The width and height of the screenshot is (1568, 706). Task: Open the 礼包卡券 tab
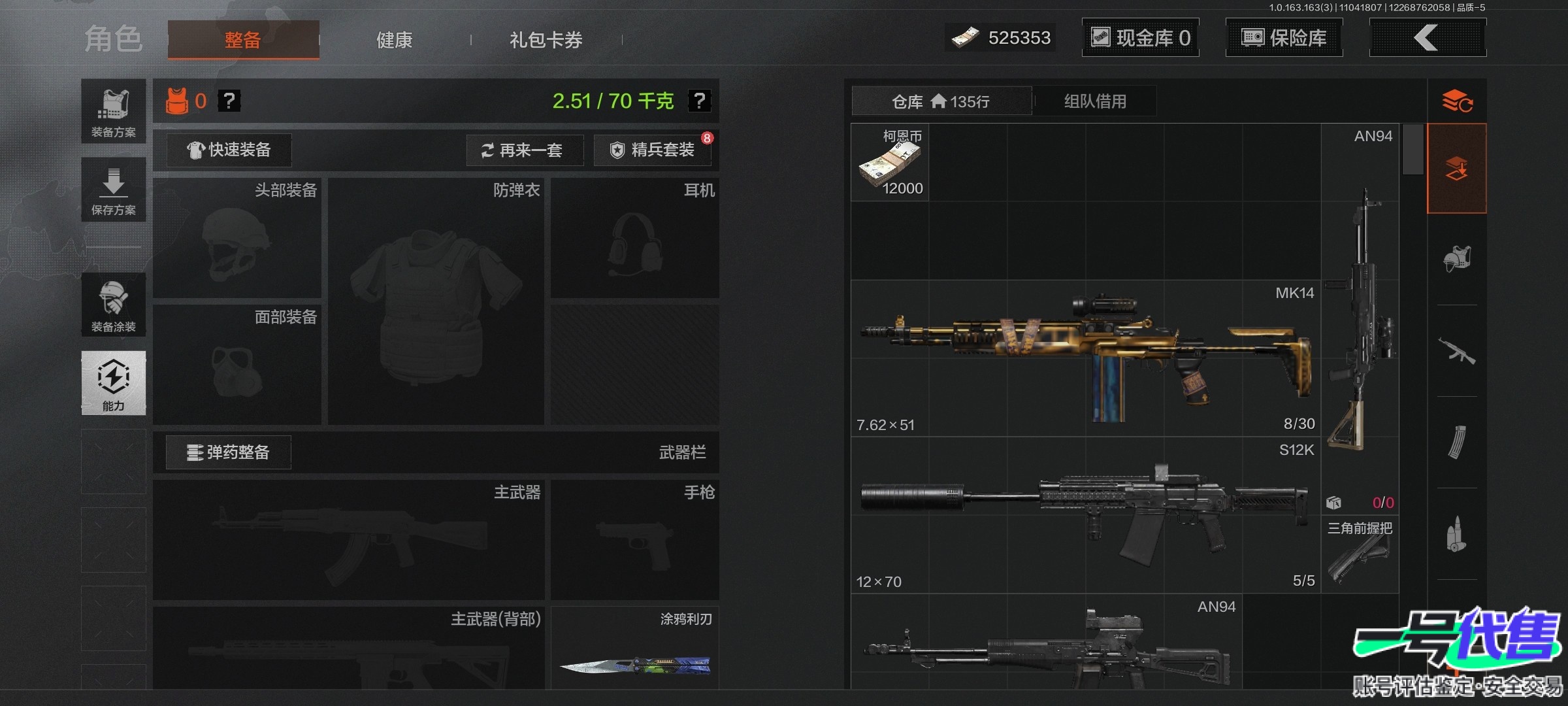(x=546, y=40)
